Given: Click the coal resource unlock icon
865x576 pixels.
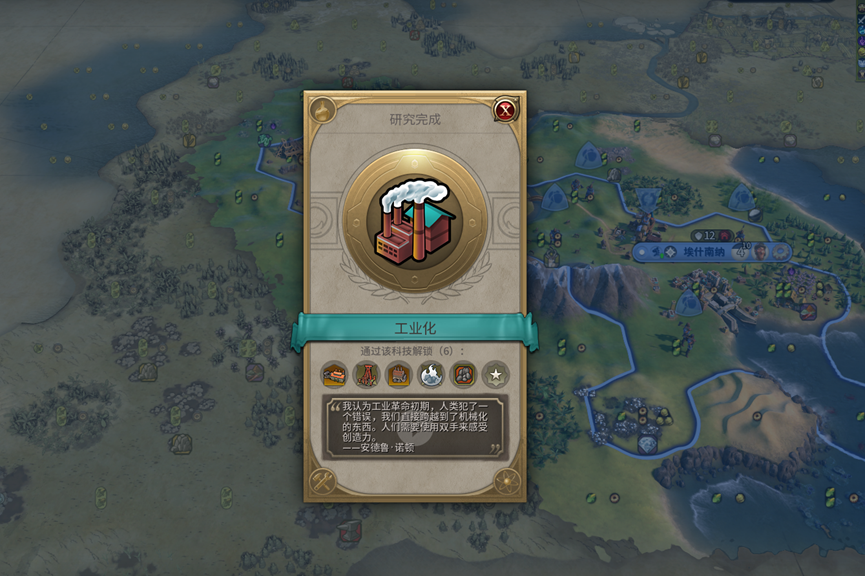Looking at the screenshot, I should (x=462, y=375).
